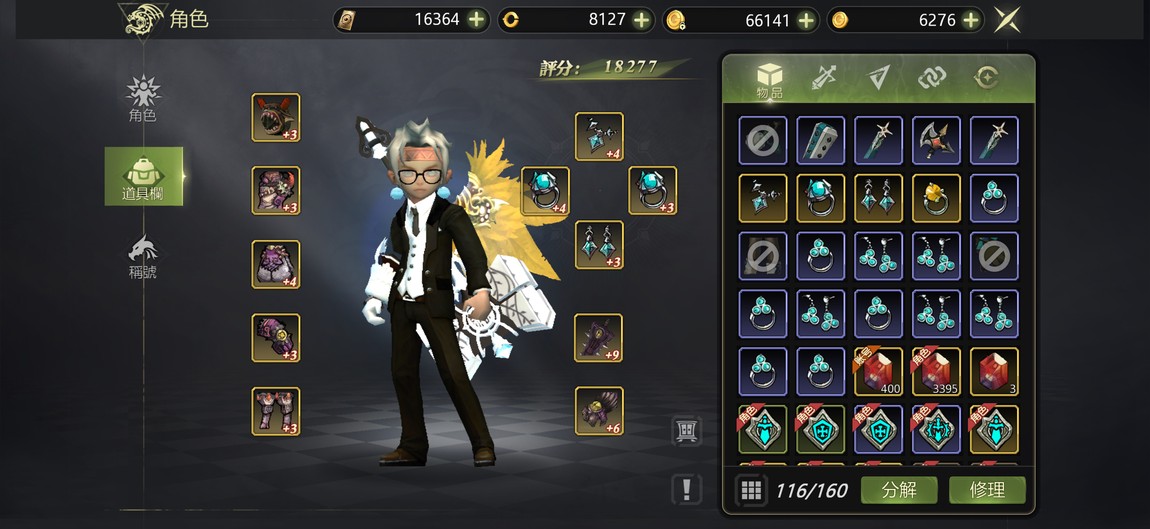Screen dimensions: 1150x529
Task: Select the 道具欄 inventory tab
Action: [144, 176]
